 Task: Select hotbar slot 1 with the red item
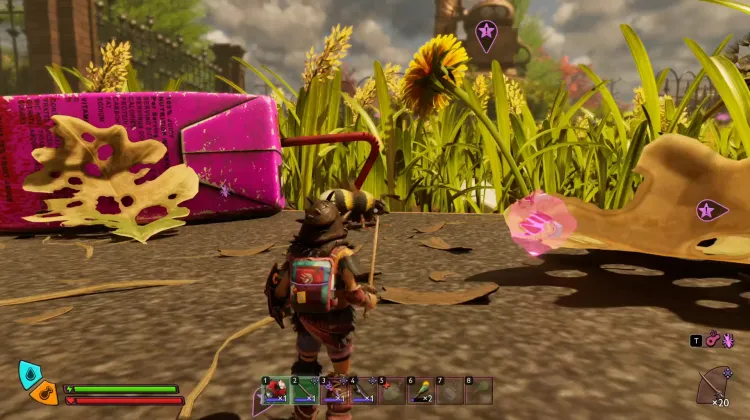pos(275,390)
